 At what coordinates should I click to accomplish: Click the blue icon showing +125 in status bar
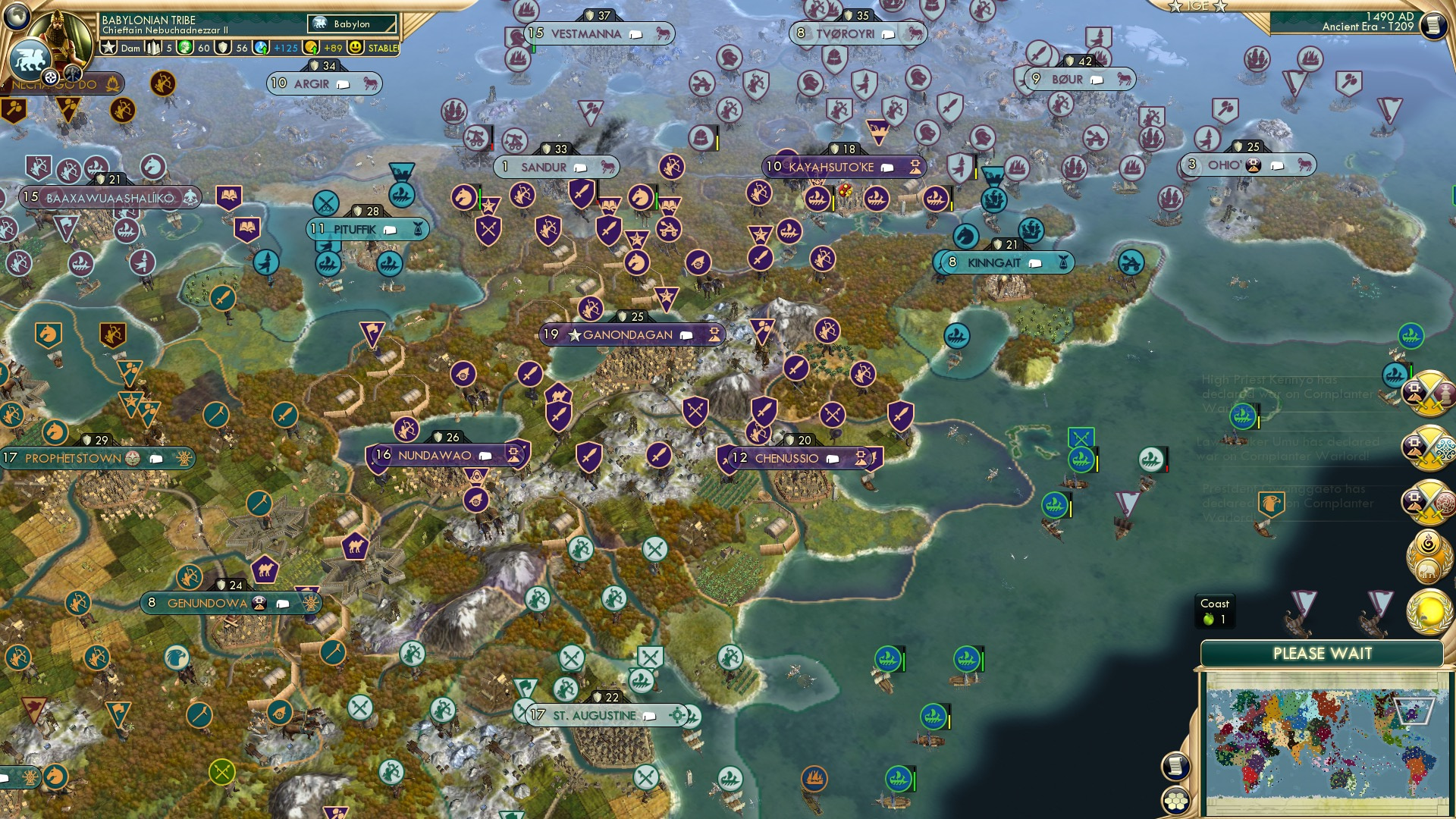(262, 48)
